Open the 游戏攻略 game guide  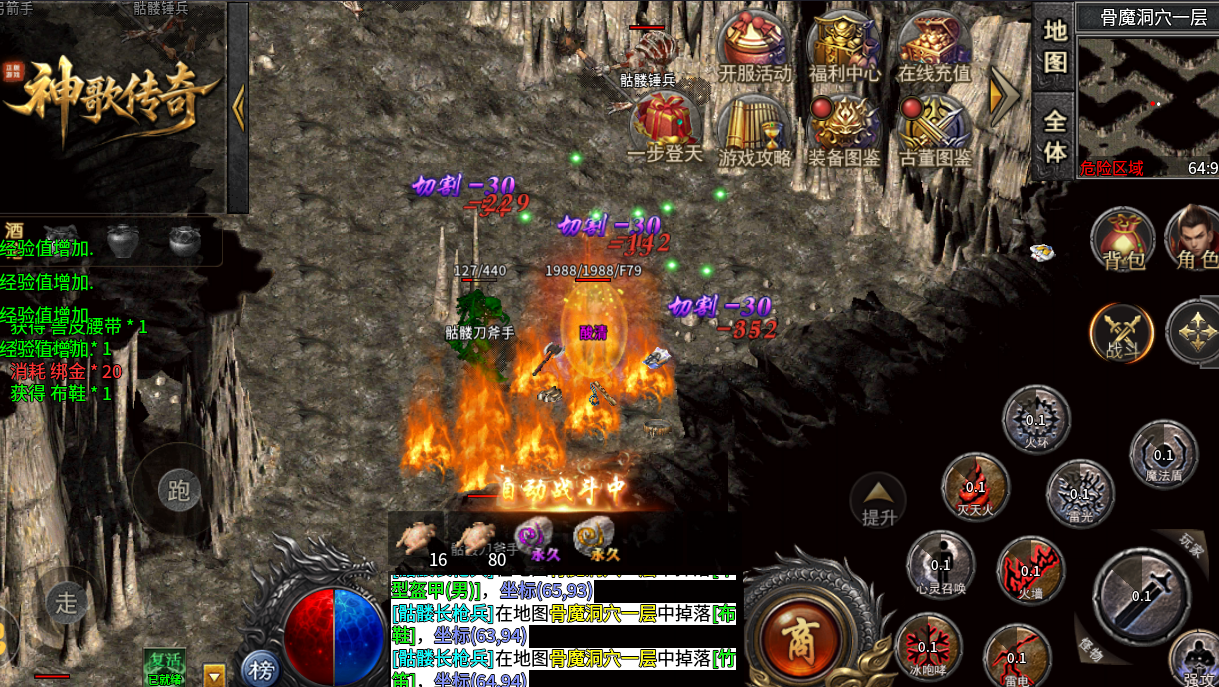(x=754, y=128)
